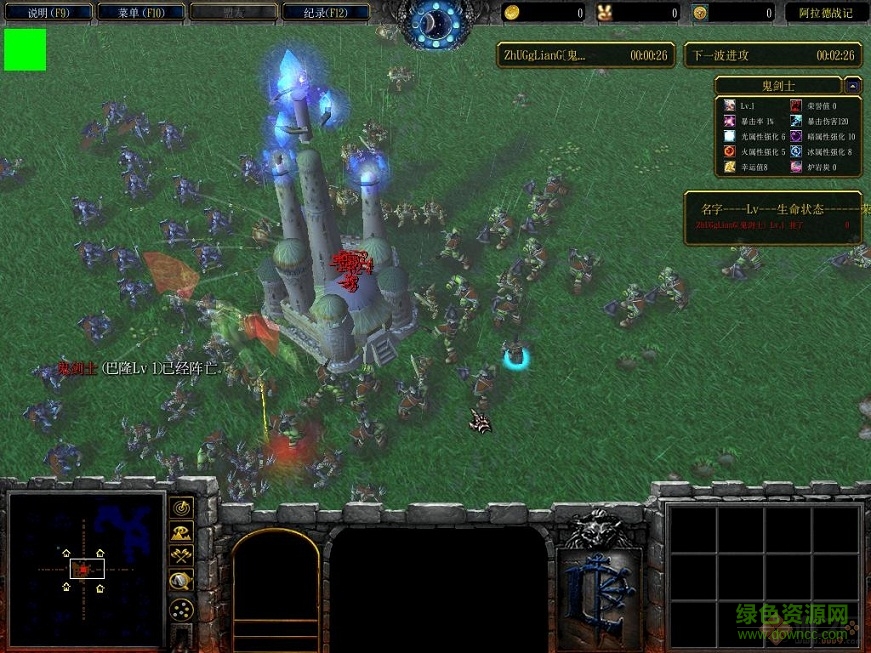Toggle the crossed-axes ally color mode button
Viewport: 871px width, 653px height.
tap(181, 556)
